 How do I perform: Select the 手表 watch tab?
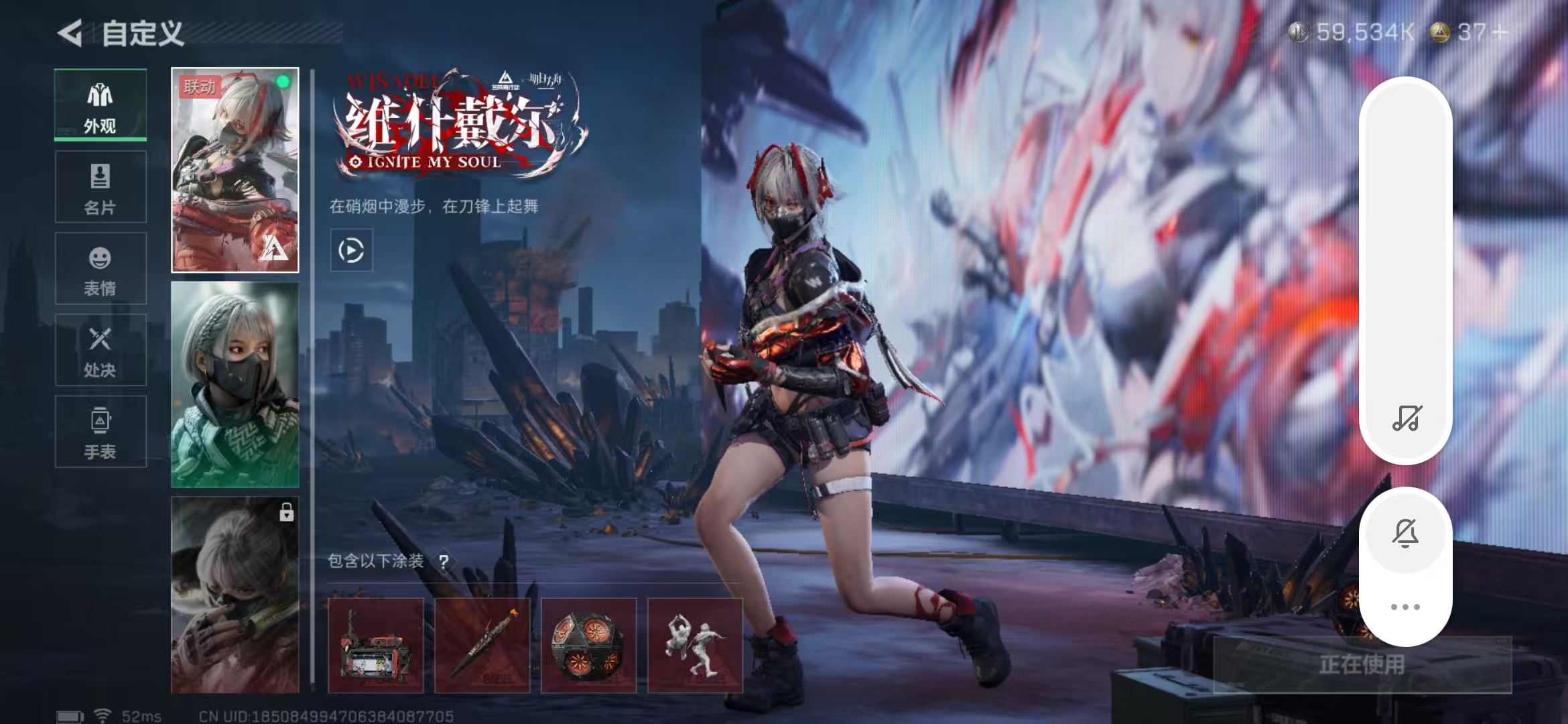101,432
